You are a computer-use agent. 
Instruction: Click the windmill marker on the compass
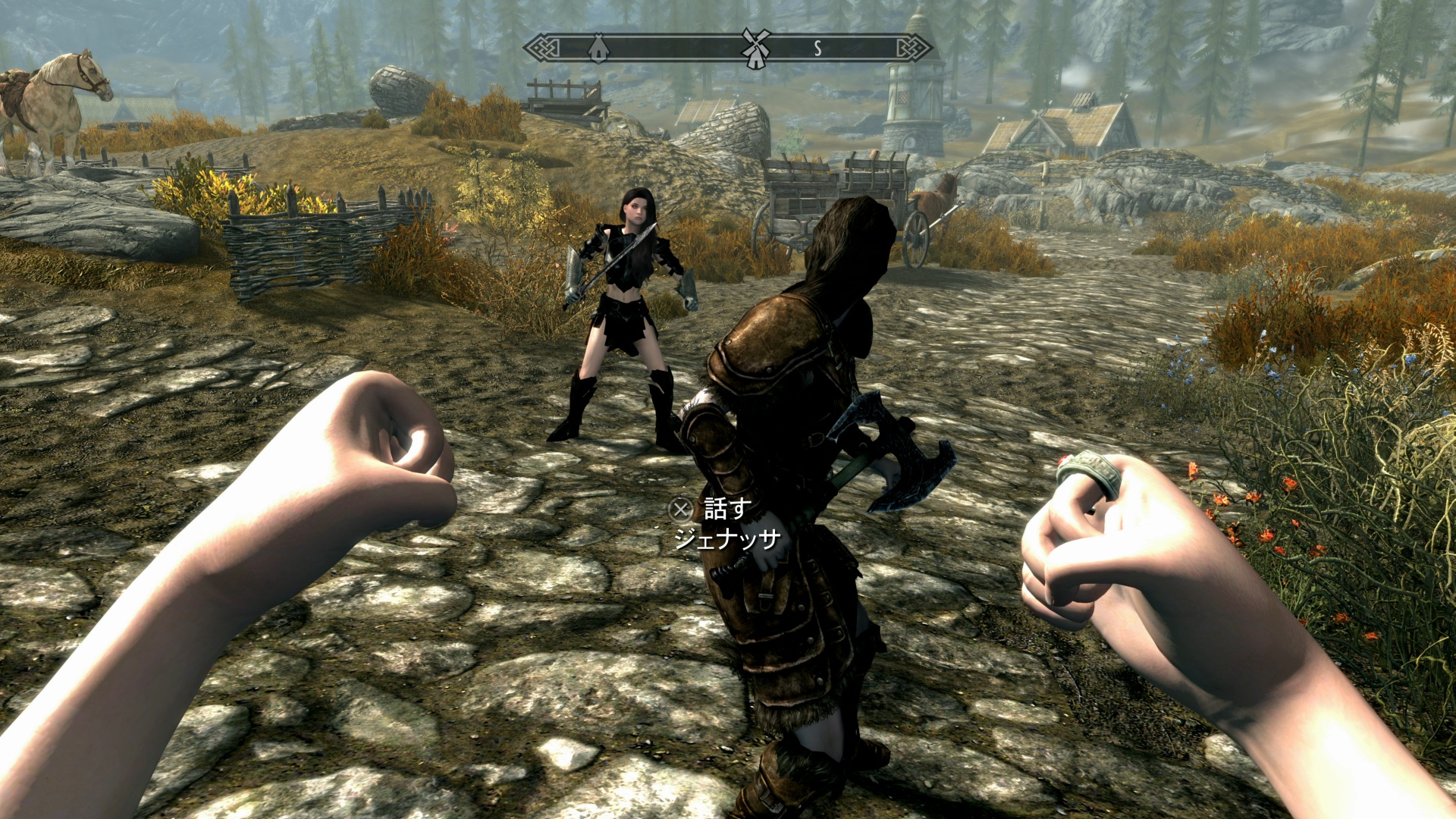pyautogui.click(x=755, y=47)
